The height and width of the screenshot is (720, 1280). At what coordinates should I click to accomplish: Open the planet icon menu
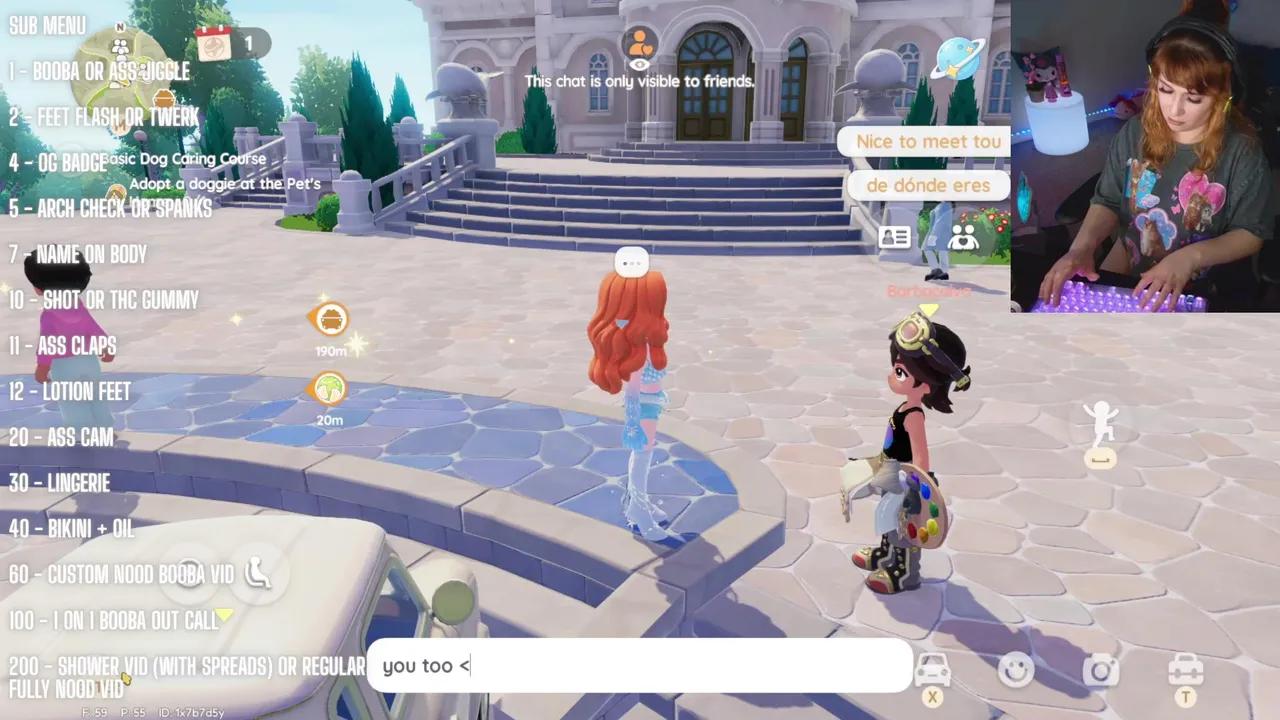(x=957, y=60)
